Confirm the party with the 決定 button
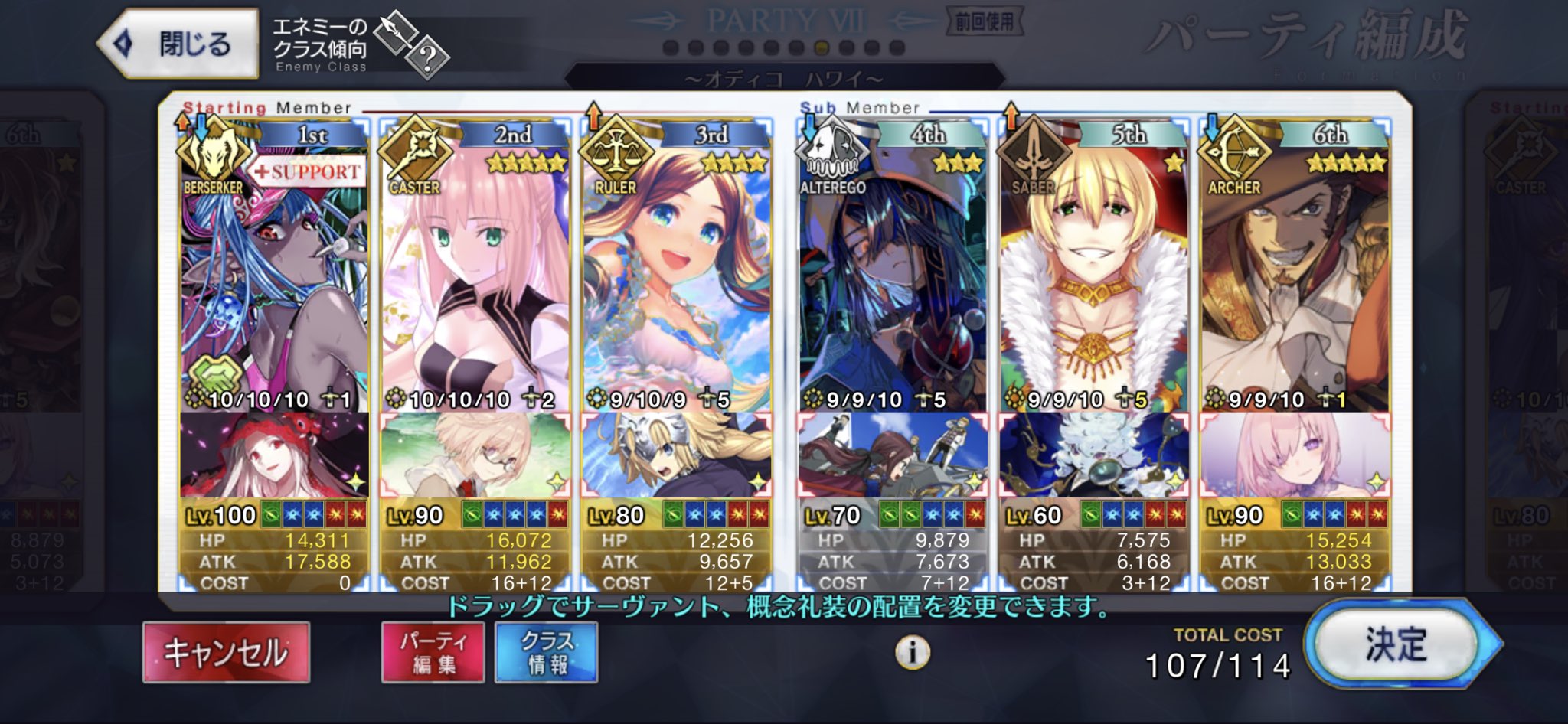Screen dimensions: 1568x724 coord(1395,644)
